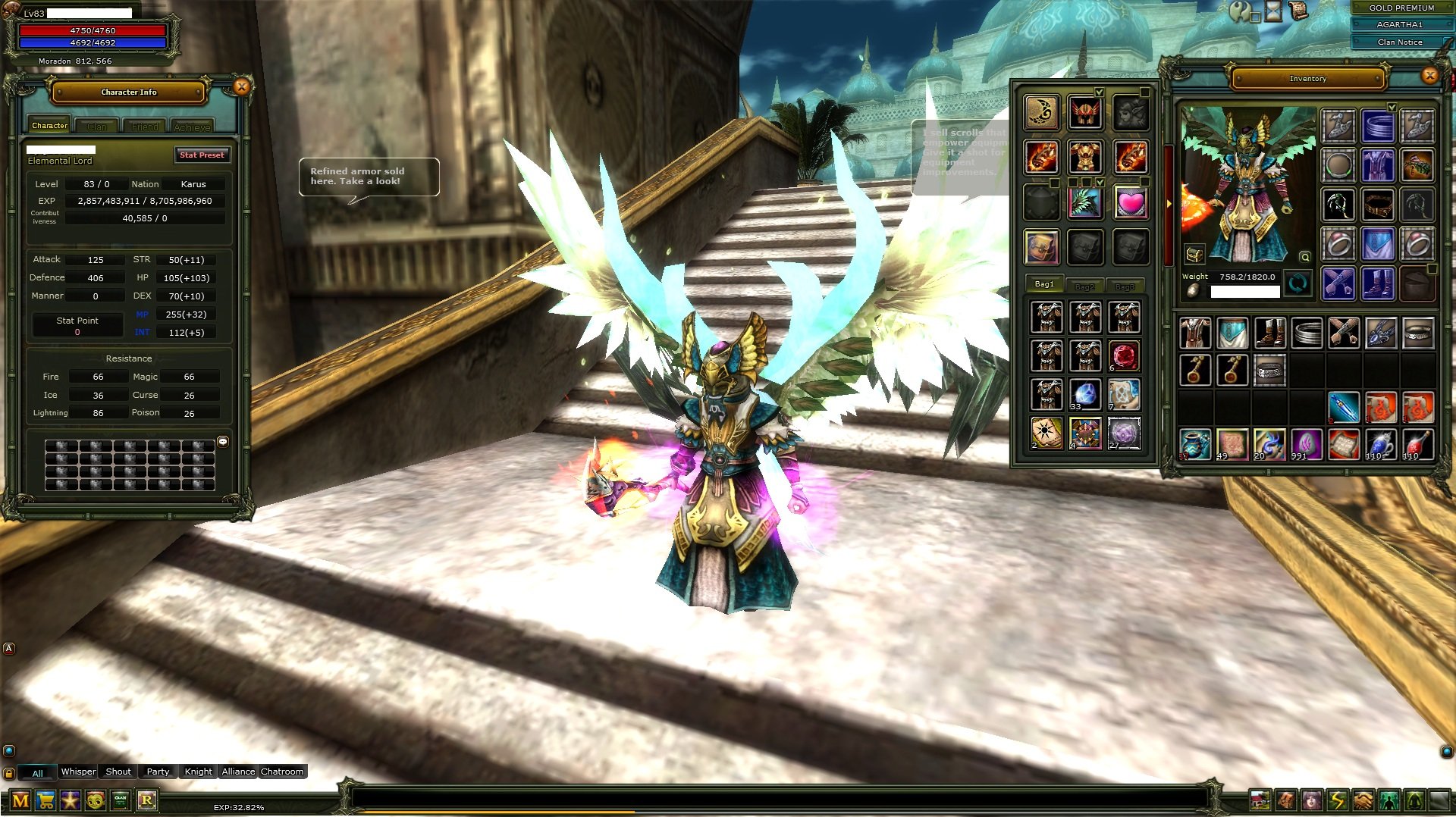Expand the inventory side panel arrow
1456x817 pixels.
1169,202
